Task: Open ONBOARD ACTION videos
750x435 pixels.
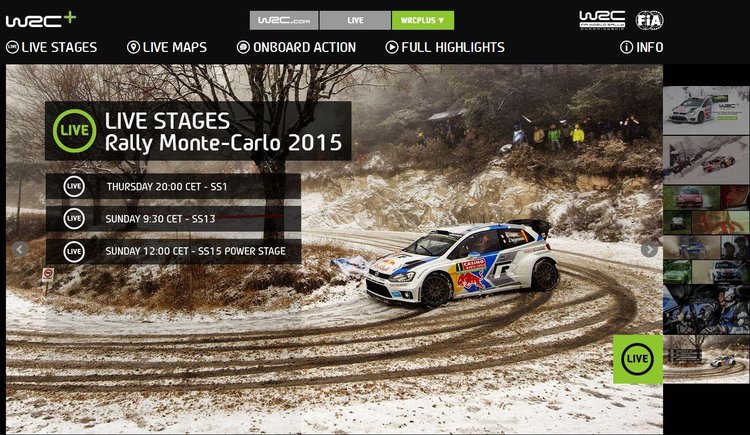Action: click(x=296, y=47)
